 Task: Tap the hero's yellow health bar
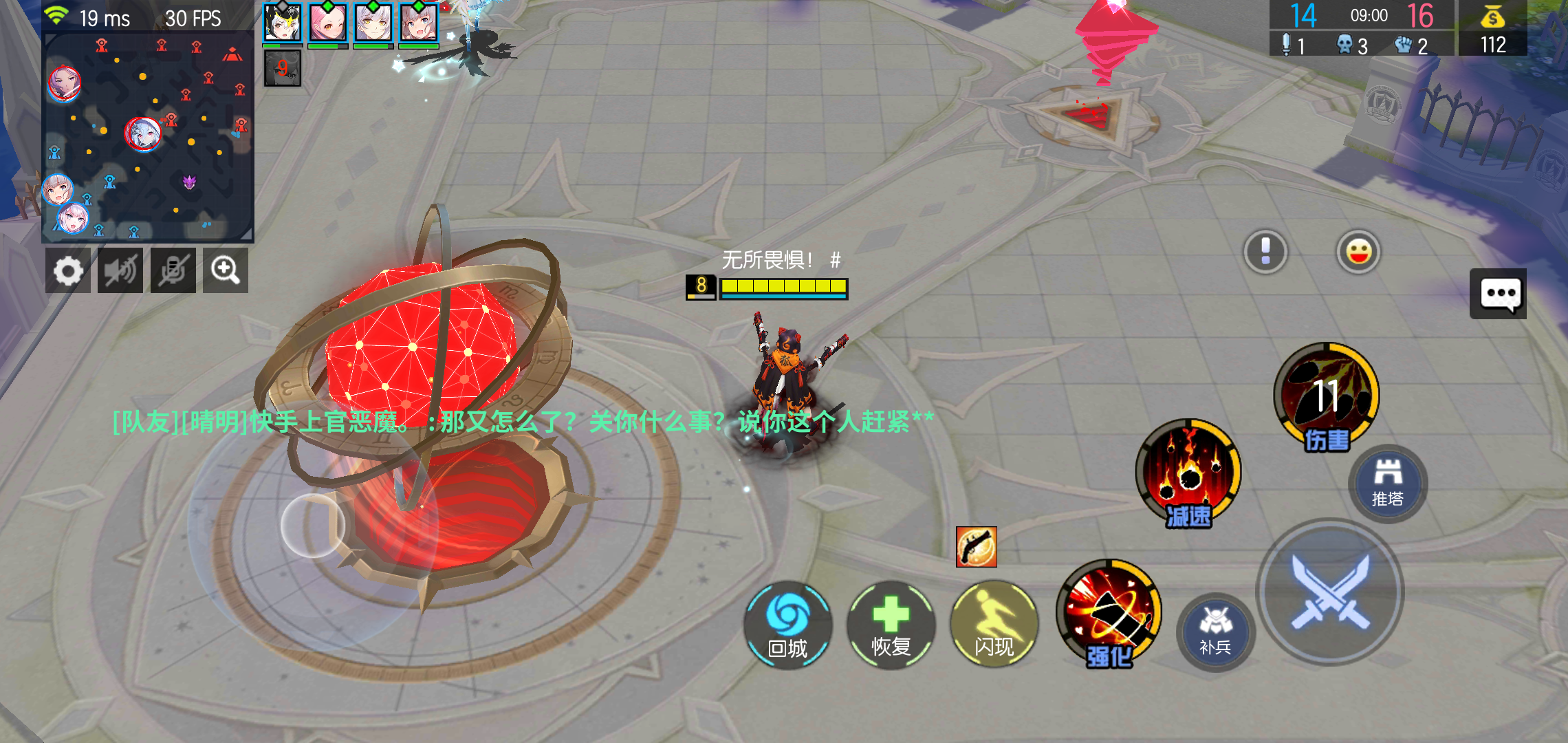(784, 284)
